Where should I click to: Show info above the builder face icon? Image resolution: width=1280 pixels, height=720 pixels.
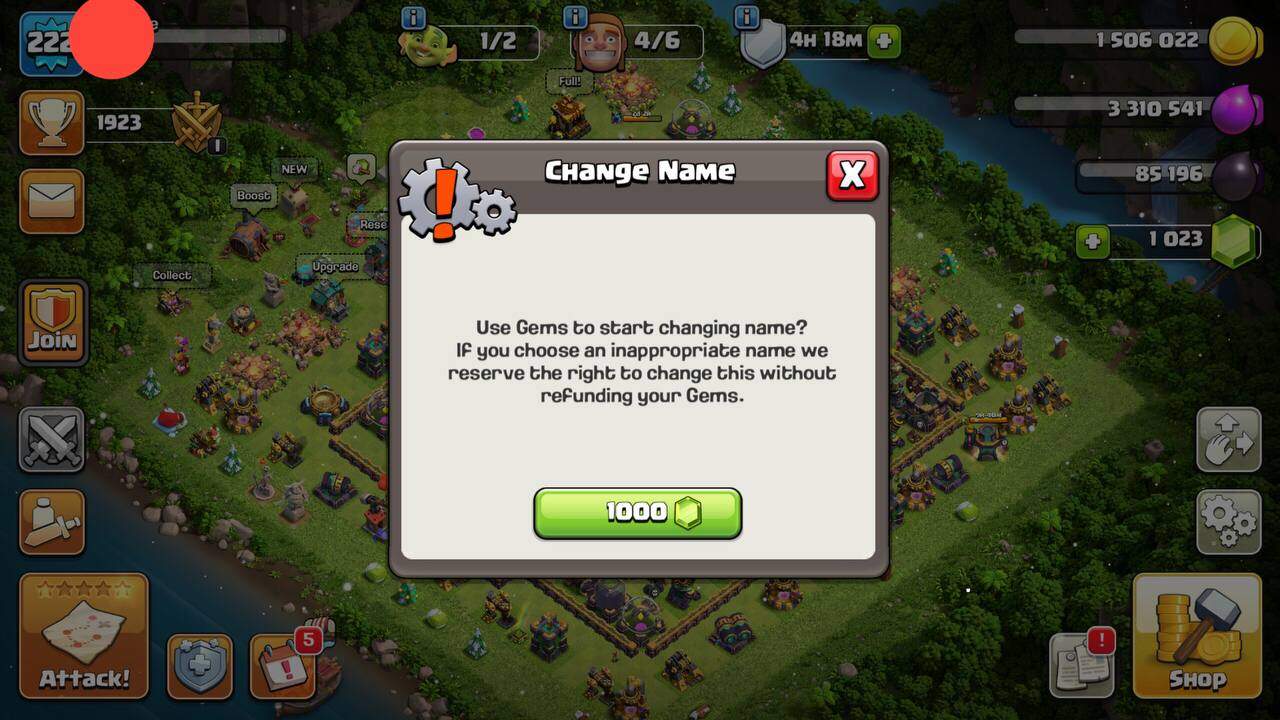point(575,17)
